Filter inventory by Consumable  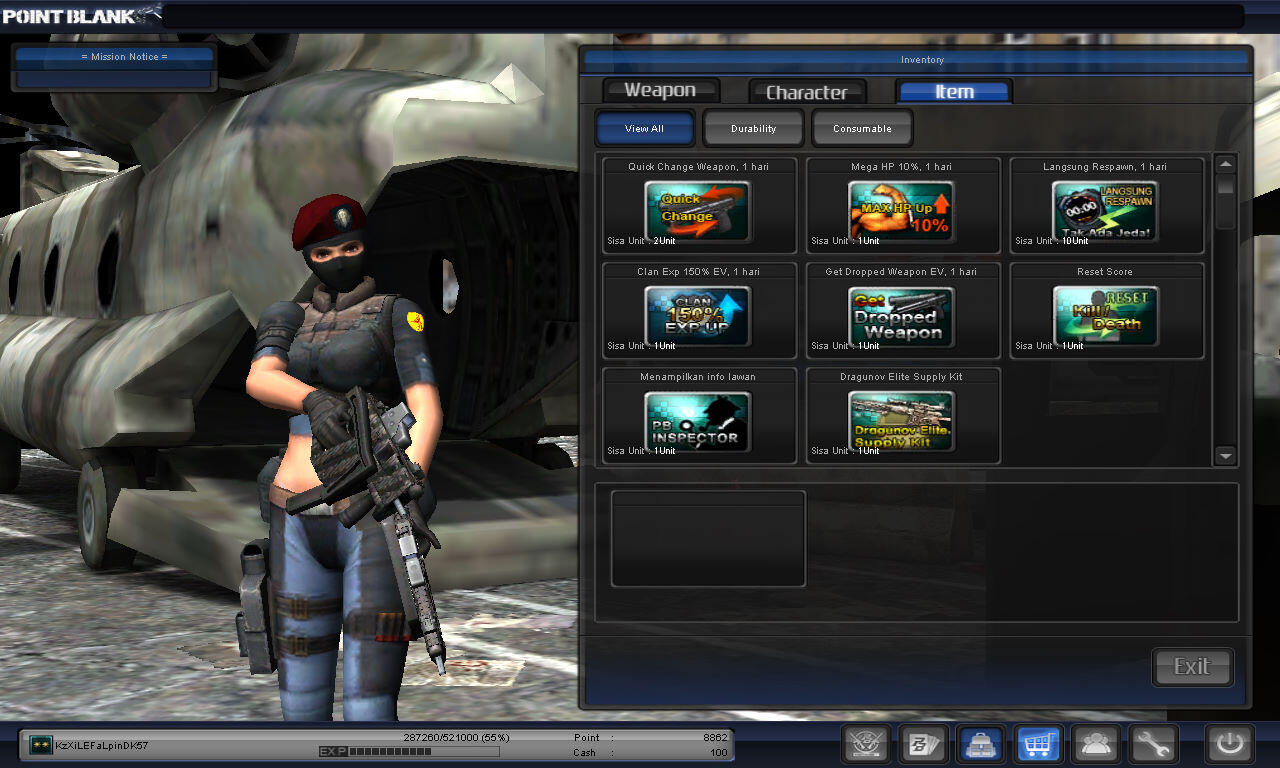pyautogui.click(x=862, y=129)
